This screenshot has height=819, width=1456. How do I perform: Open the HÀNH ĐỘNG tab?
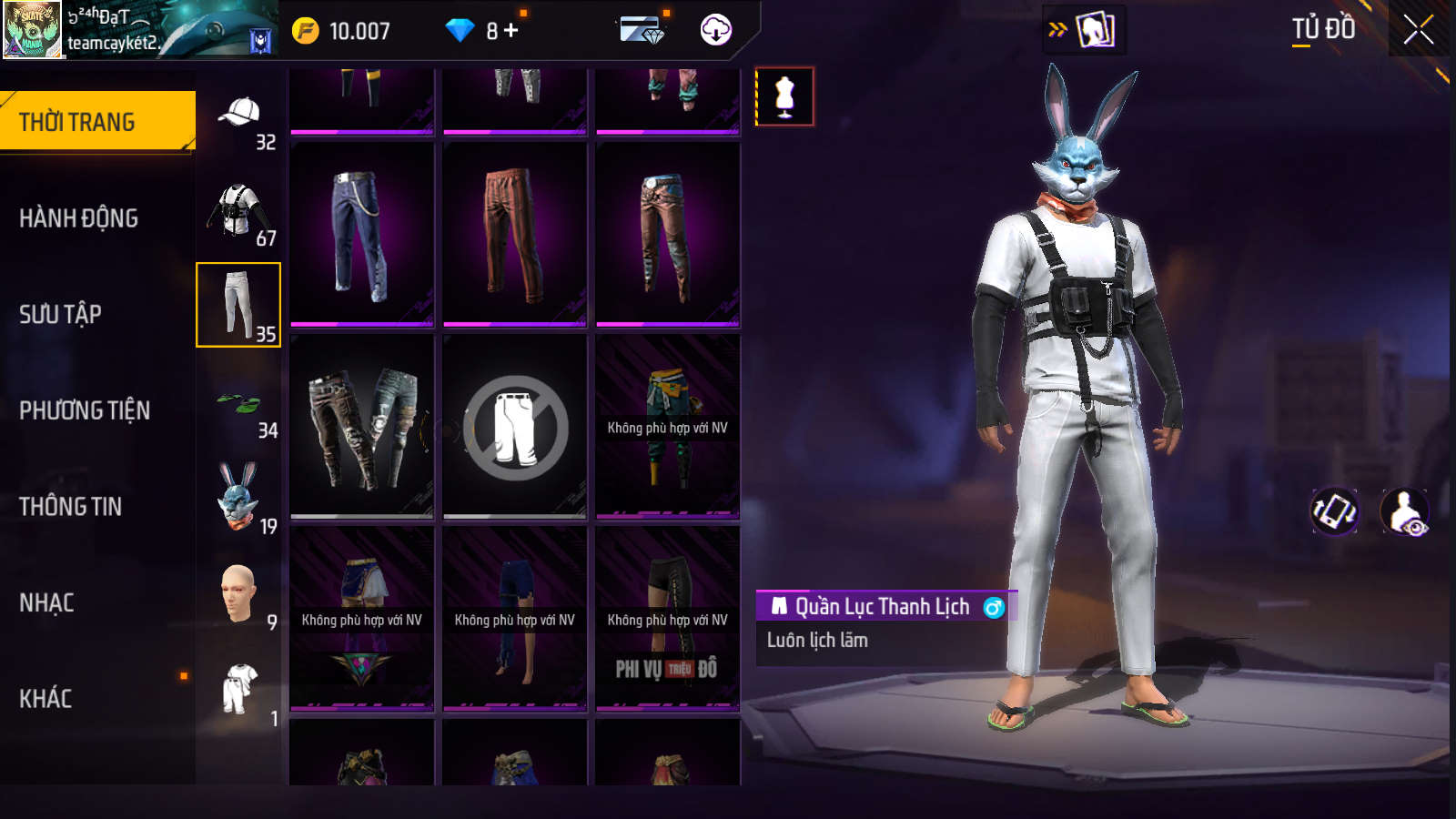79,218
